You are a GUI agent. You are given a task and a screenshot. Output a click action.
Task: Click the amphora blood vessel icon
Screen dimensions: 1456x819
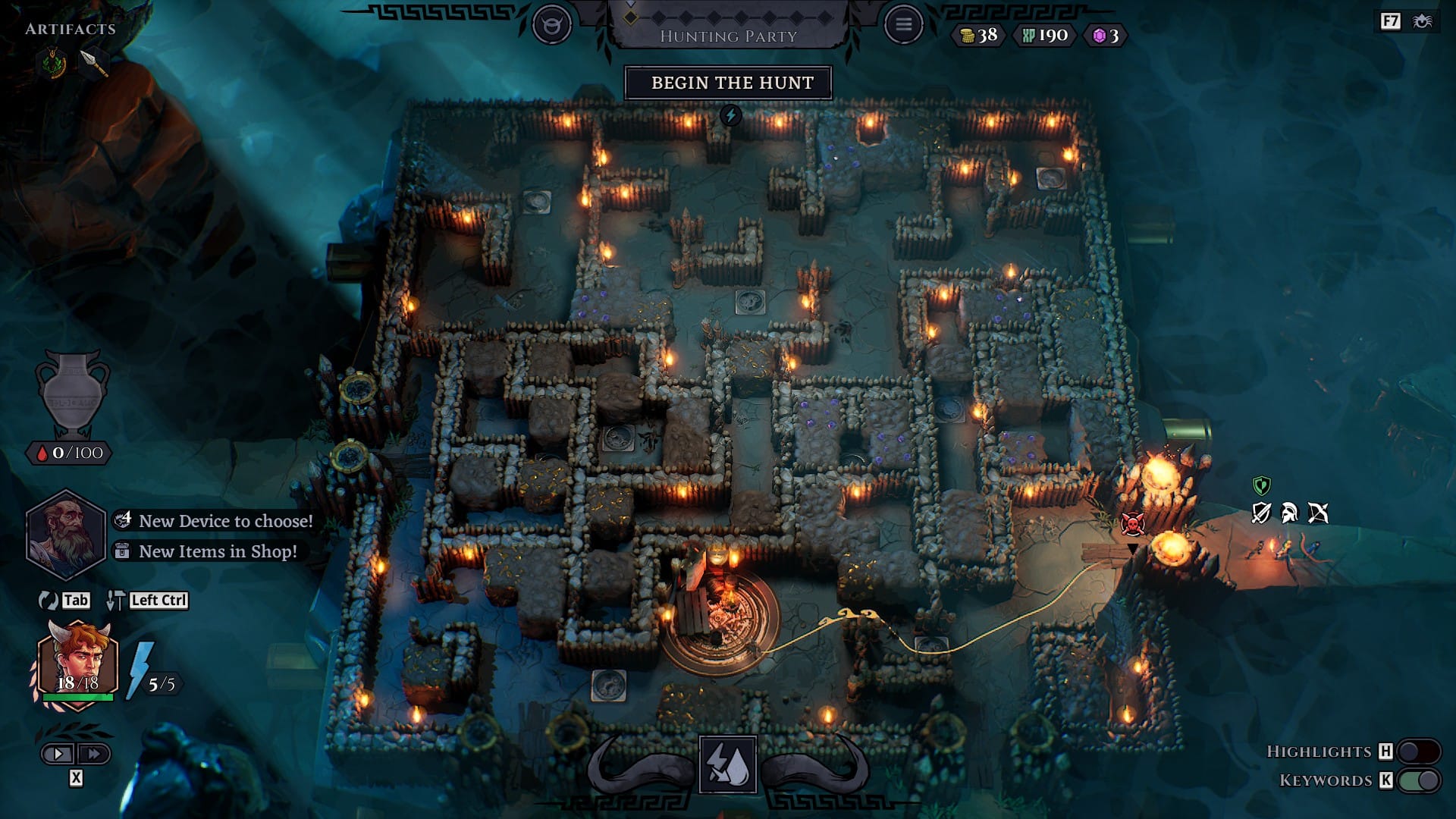(x=72, y=393)
